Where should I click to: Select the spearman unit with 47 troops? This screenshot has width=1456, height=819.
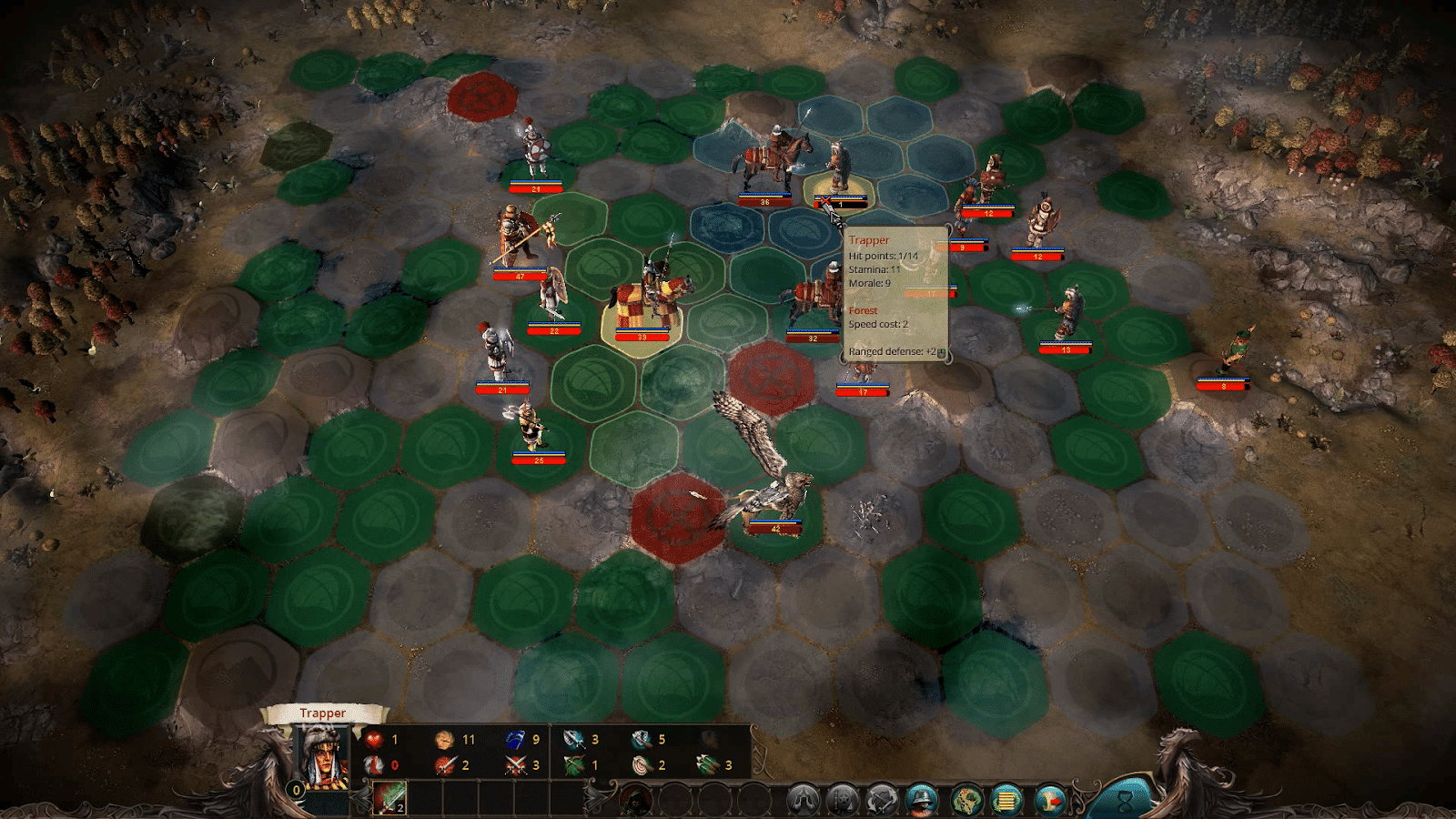[x=521, y=237]
